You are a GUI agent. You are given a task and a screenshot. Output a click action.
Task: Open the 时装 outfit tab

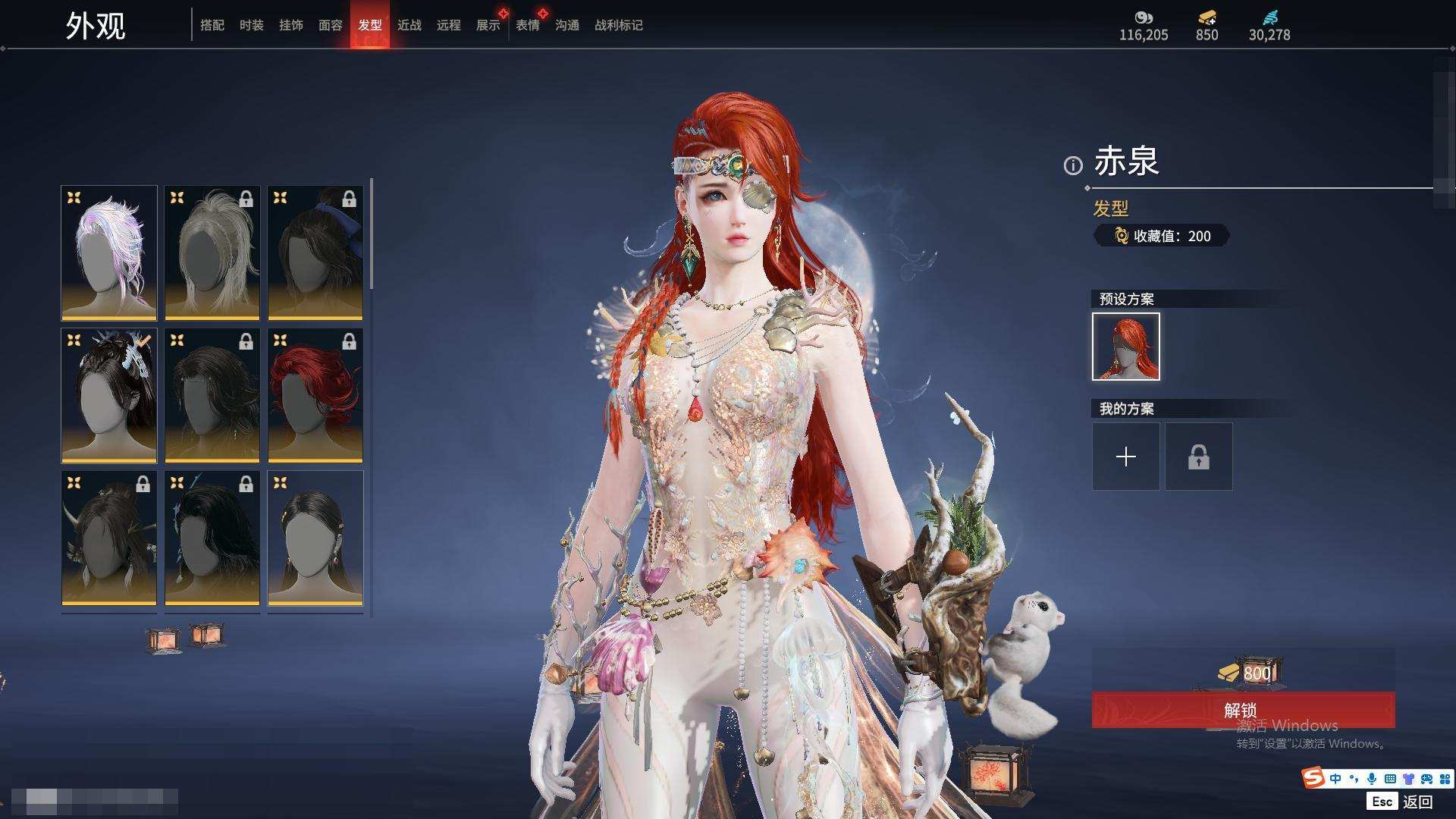[x=252, y=25]
